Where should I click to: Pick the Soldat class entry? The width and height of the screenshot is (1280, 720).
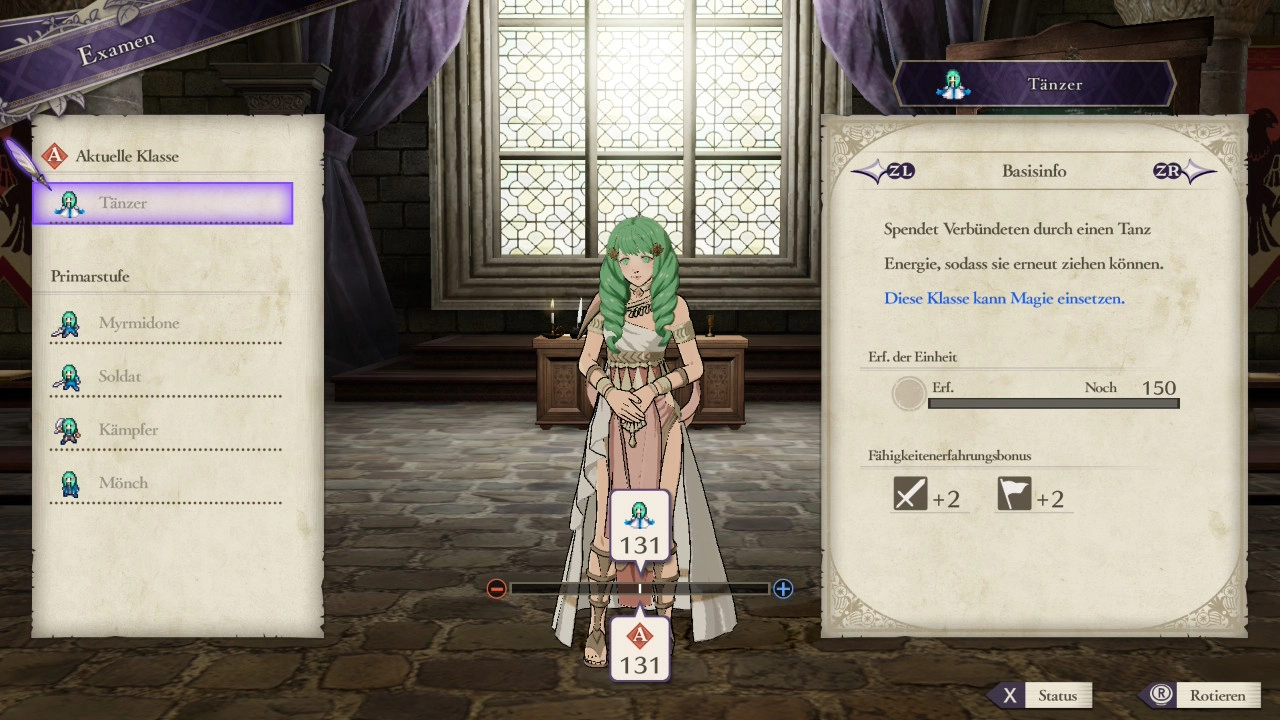pyautogui.click(x=165, y=377)
